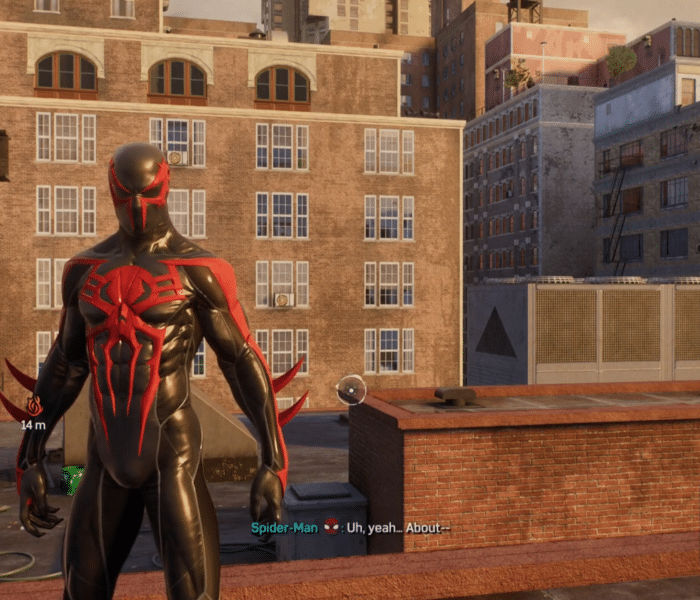Click the circular web-swing target reticle
Viewport: 700px width, 600px height.
351,389
